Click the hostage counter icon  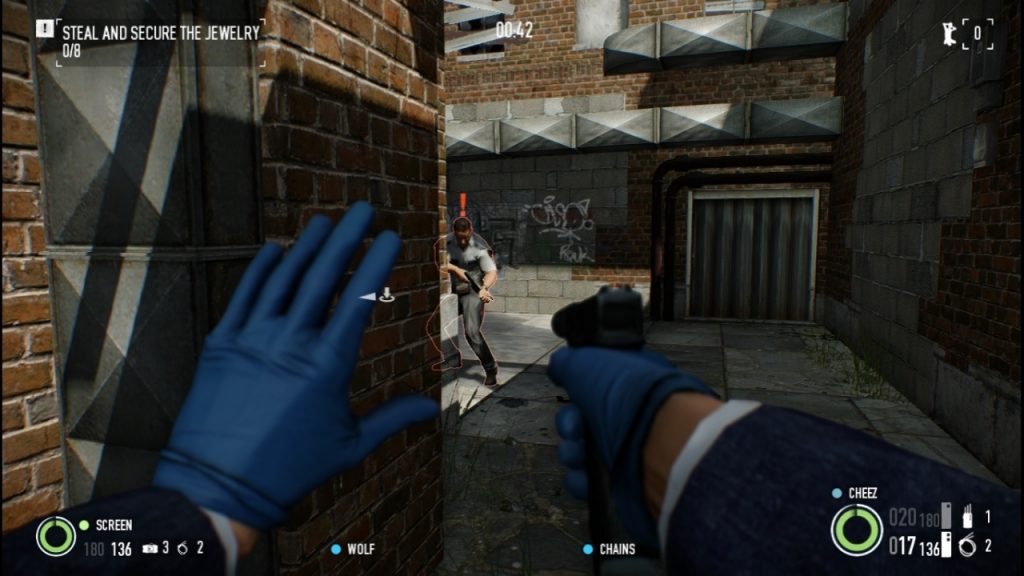coord(945,33)
